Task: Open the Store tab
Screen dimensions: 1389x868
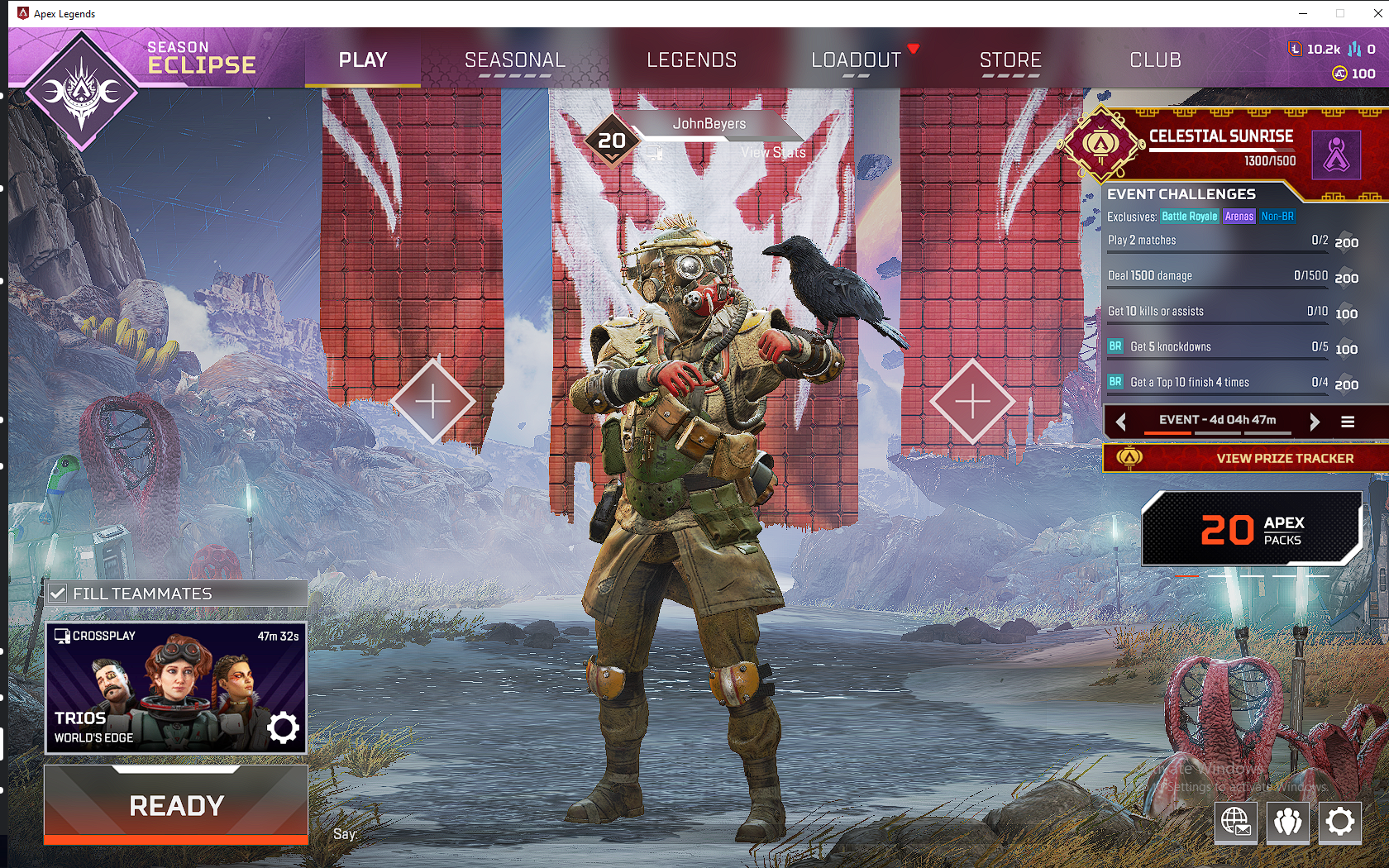Action: pyautogui.click(x=1010, y=60)
